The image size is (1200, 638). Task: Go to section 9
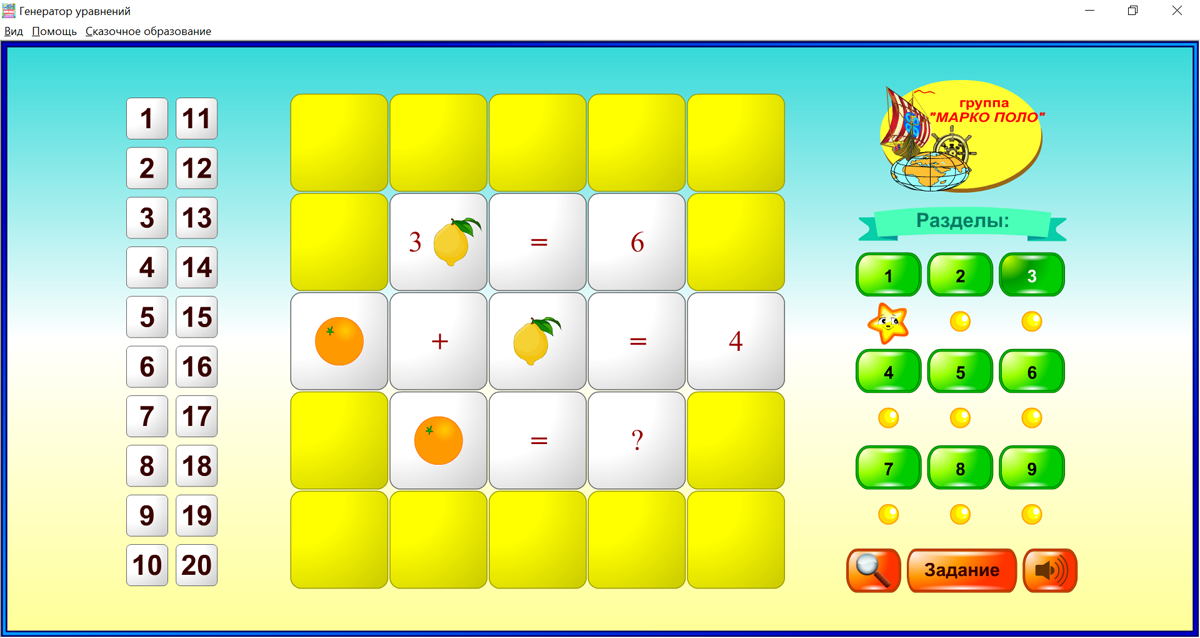tap(1032, 468)
